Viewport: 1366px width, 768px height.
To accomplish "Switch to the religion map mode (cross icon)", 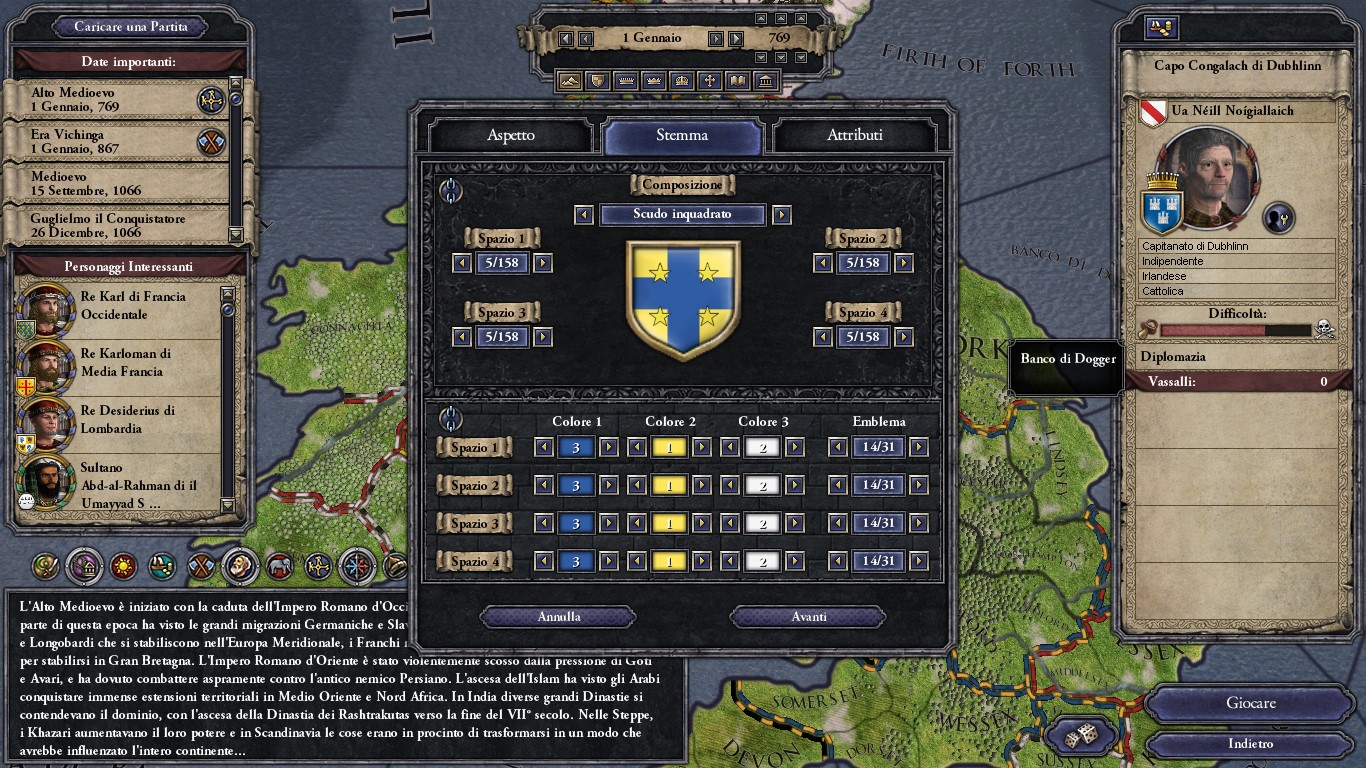I will pyautogui.click(x=709, y=81).
